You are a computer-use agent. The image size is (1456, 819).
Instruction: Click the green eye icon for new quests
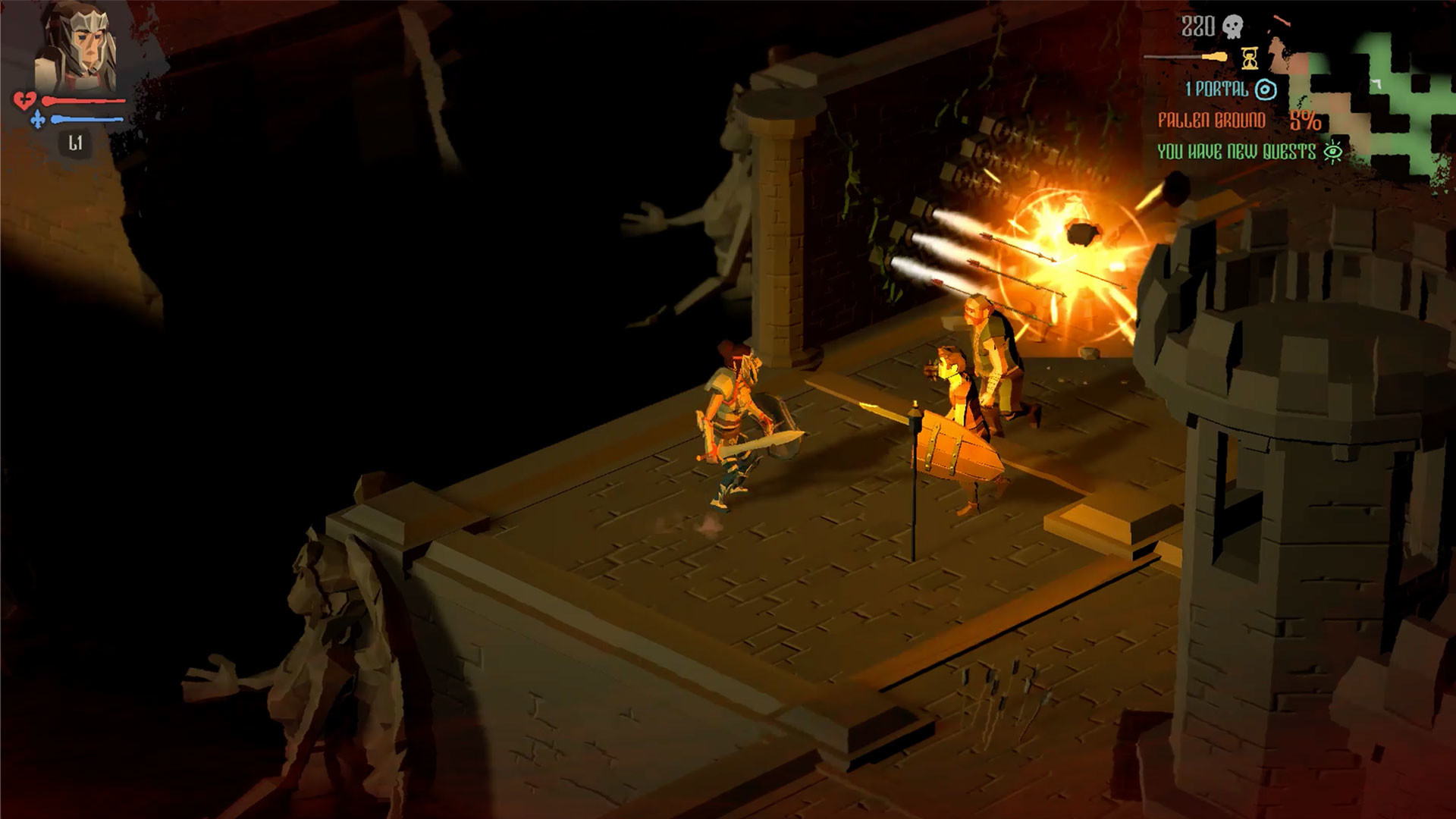[x=1334, y=151]
